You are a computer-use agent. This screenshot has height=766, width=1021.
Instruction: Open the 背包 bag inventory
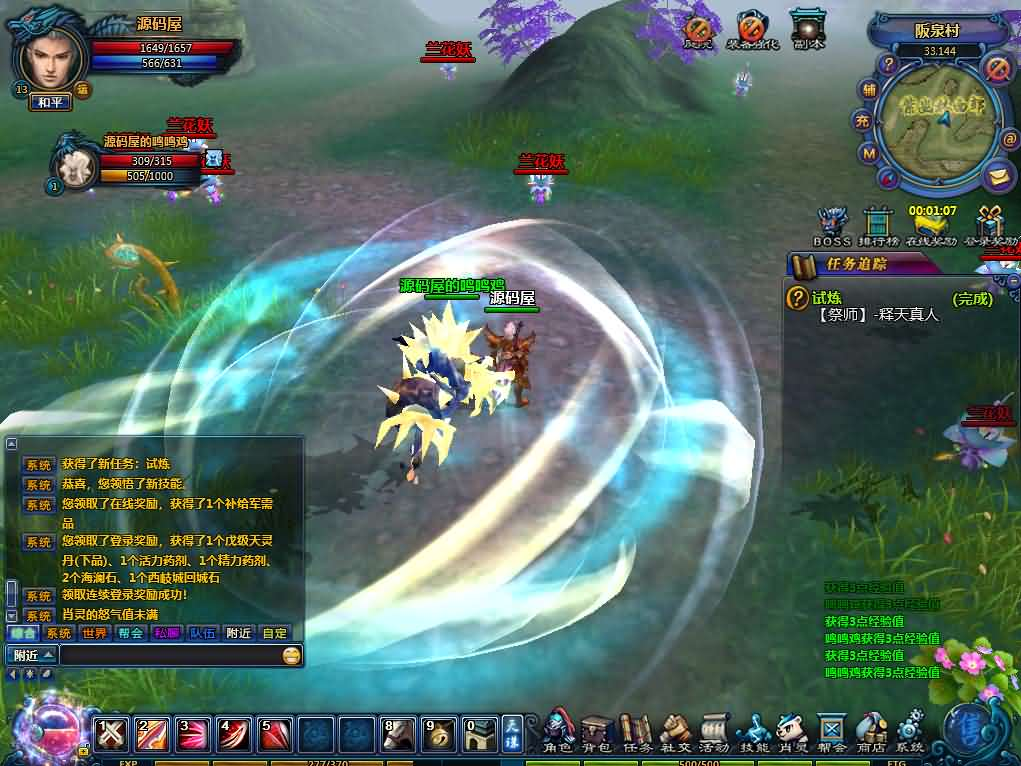pos(597,731)
